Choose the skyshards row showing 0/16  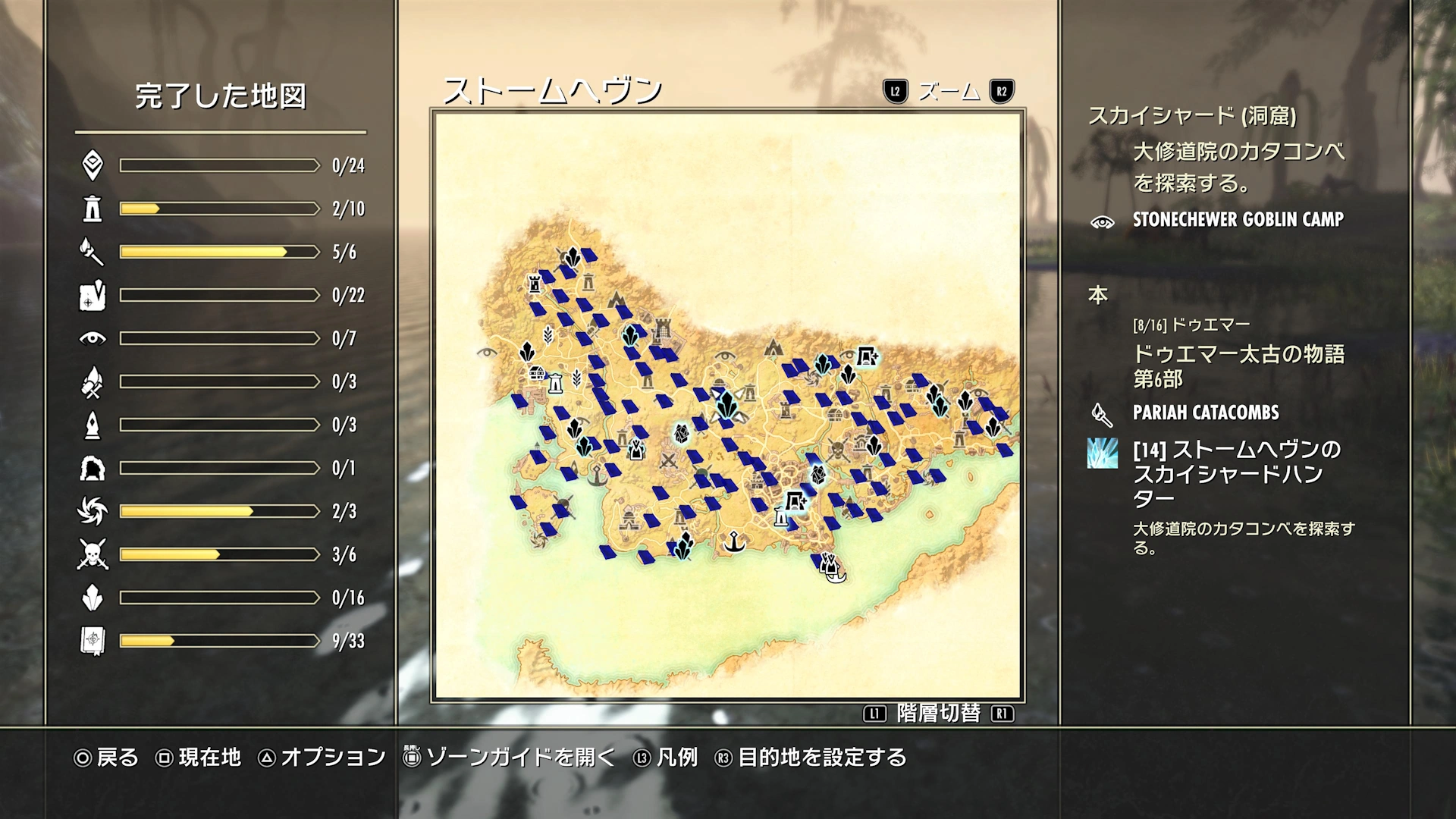220,598
